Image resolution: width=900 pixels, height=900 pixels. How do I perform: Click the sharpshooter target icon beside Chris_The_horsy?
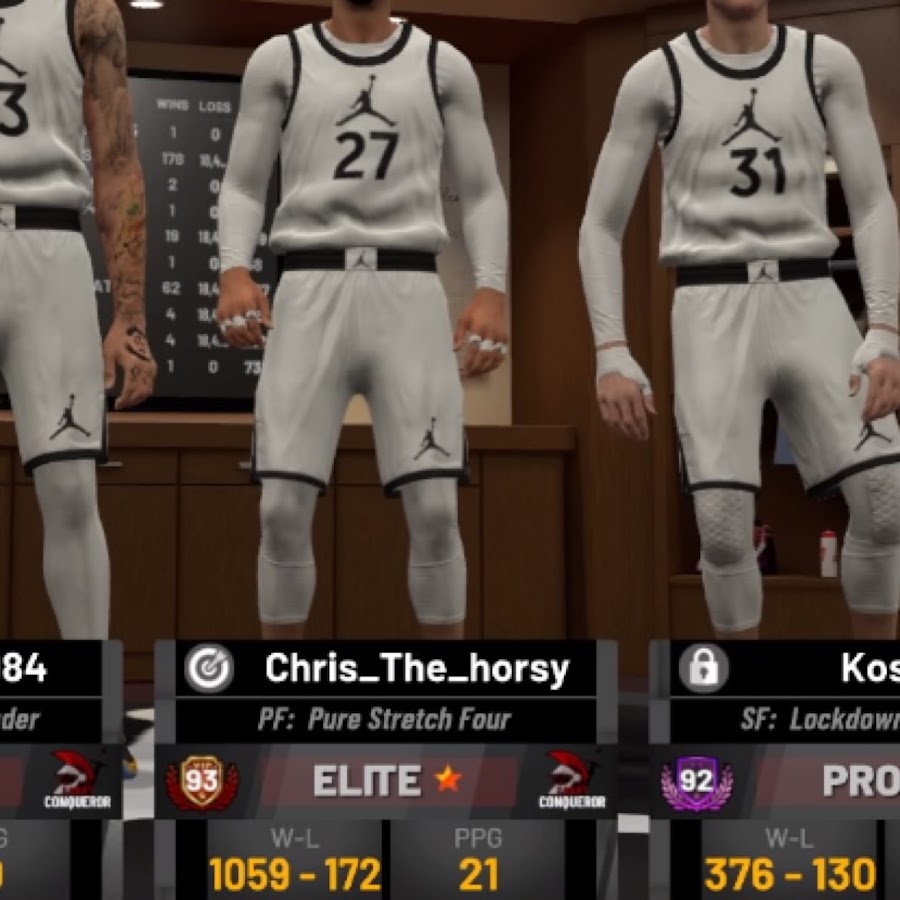click(x=208, y=669)
